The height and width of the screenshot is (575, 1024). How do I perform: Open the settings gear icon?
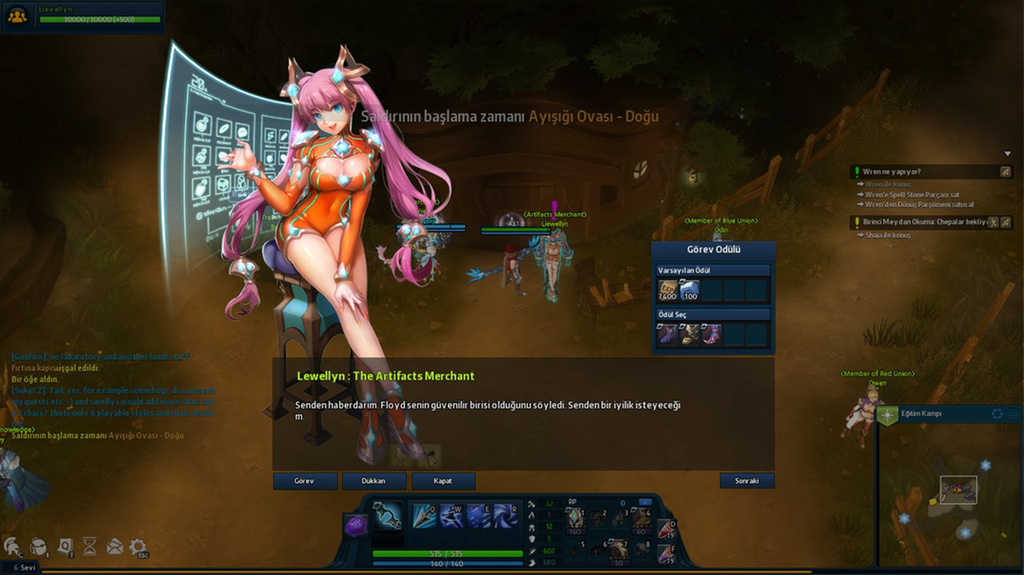pos(138,546)
